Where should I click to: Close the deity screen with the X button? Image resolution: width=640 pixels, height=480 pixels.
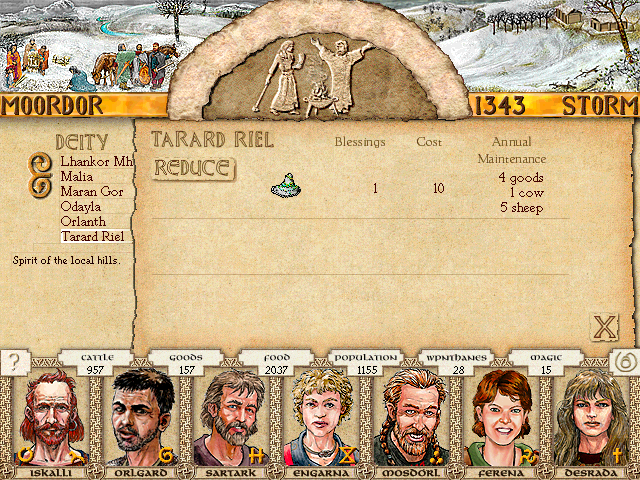(604, 326)
